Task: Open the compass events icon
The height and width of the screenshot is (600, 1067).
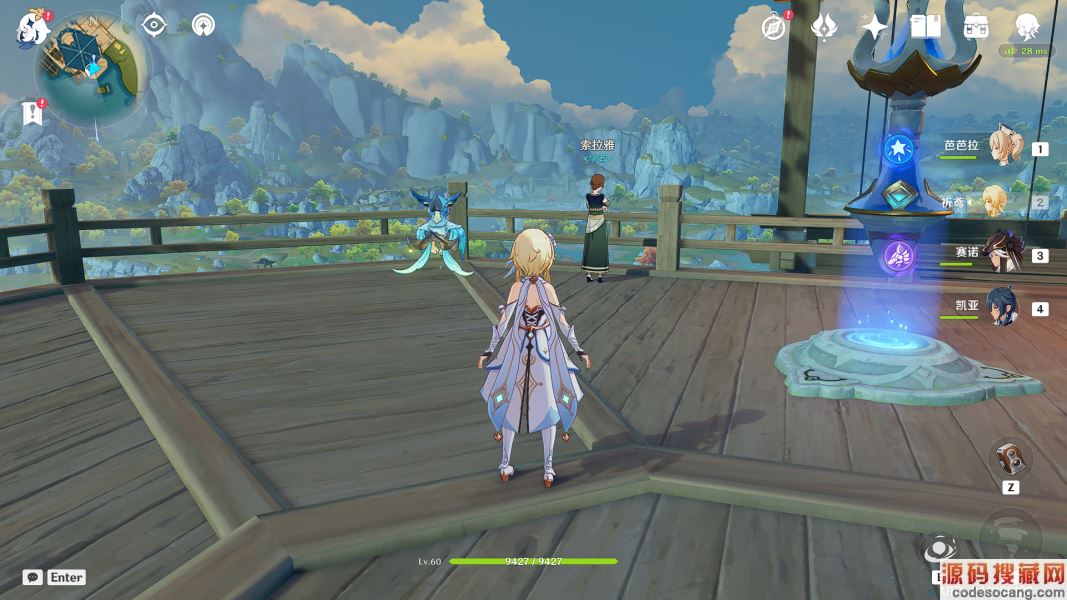Action: click(x=773, y=28)
